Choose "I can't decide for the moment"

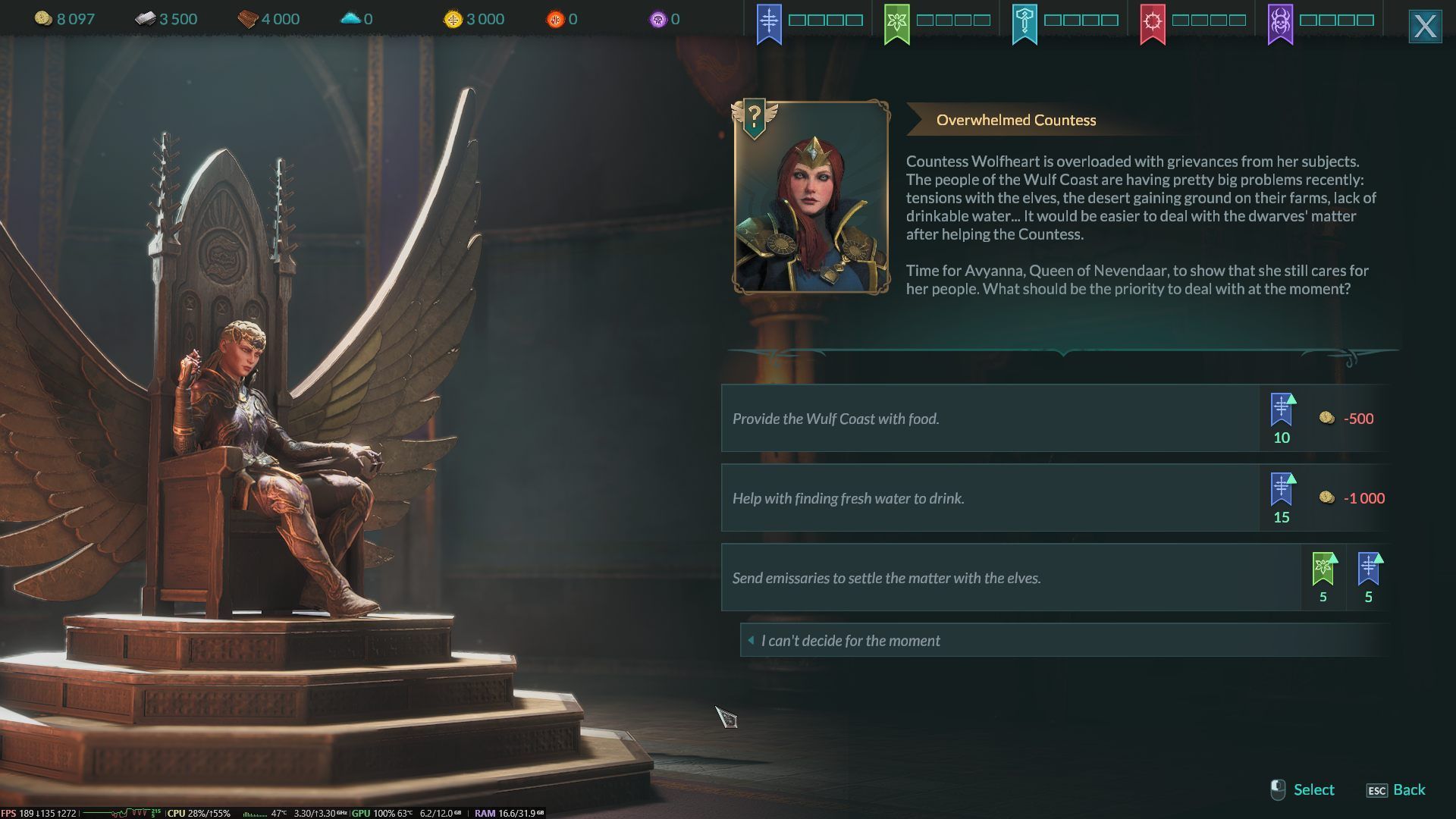tap(1062, 641)
